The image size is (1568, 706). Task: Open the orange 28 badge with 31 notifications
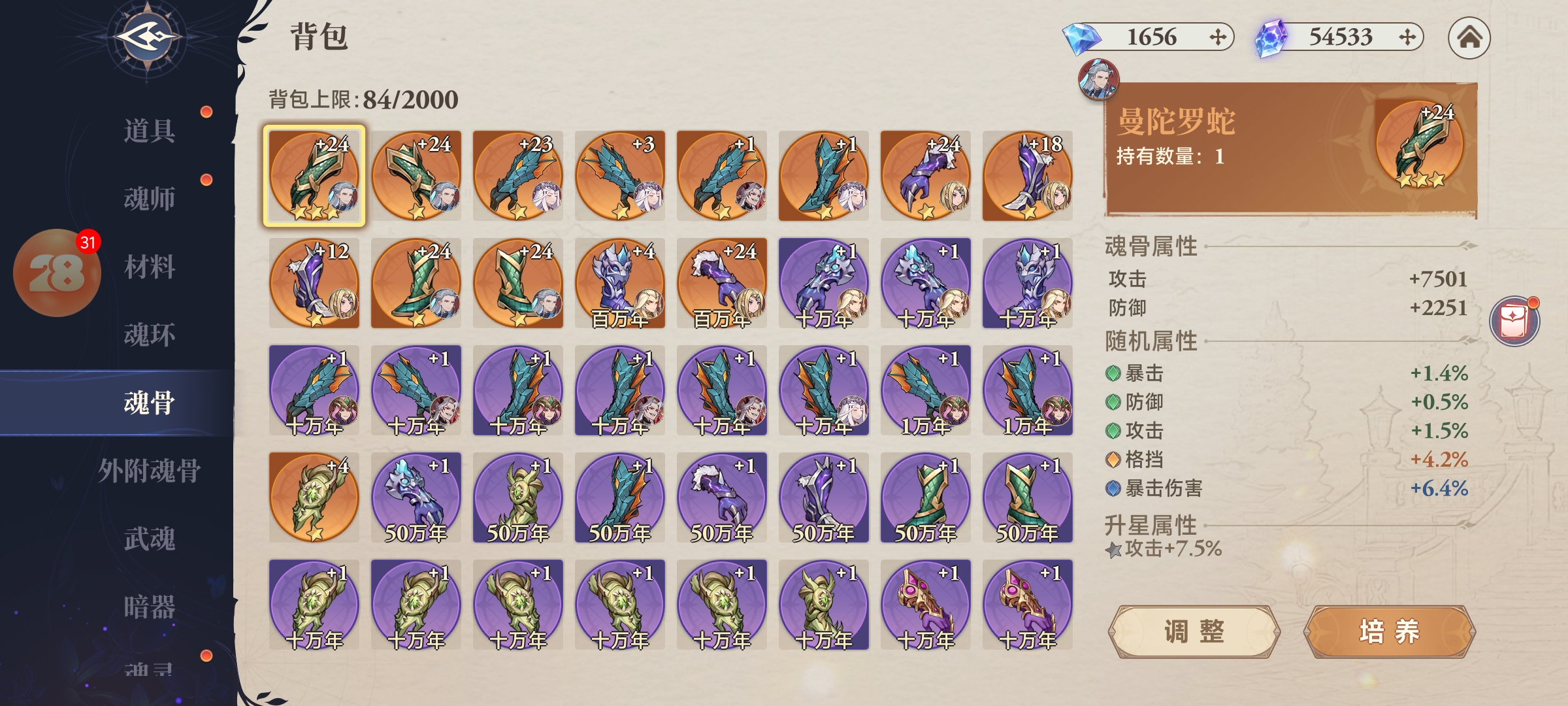coord(57,273)
